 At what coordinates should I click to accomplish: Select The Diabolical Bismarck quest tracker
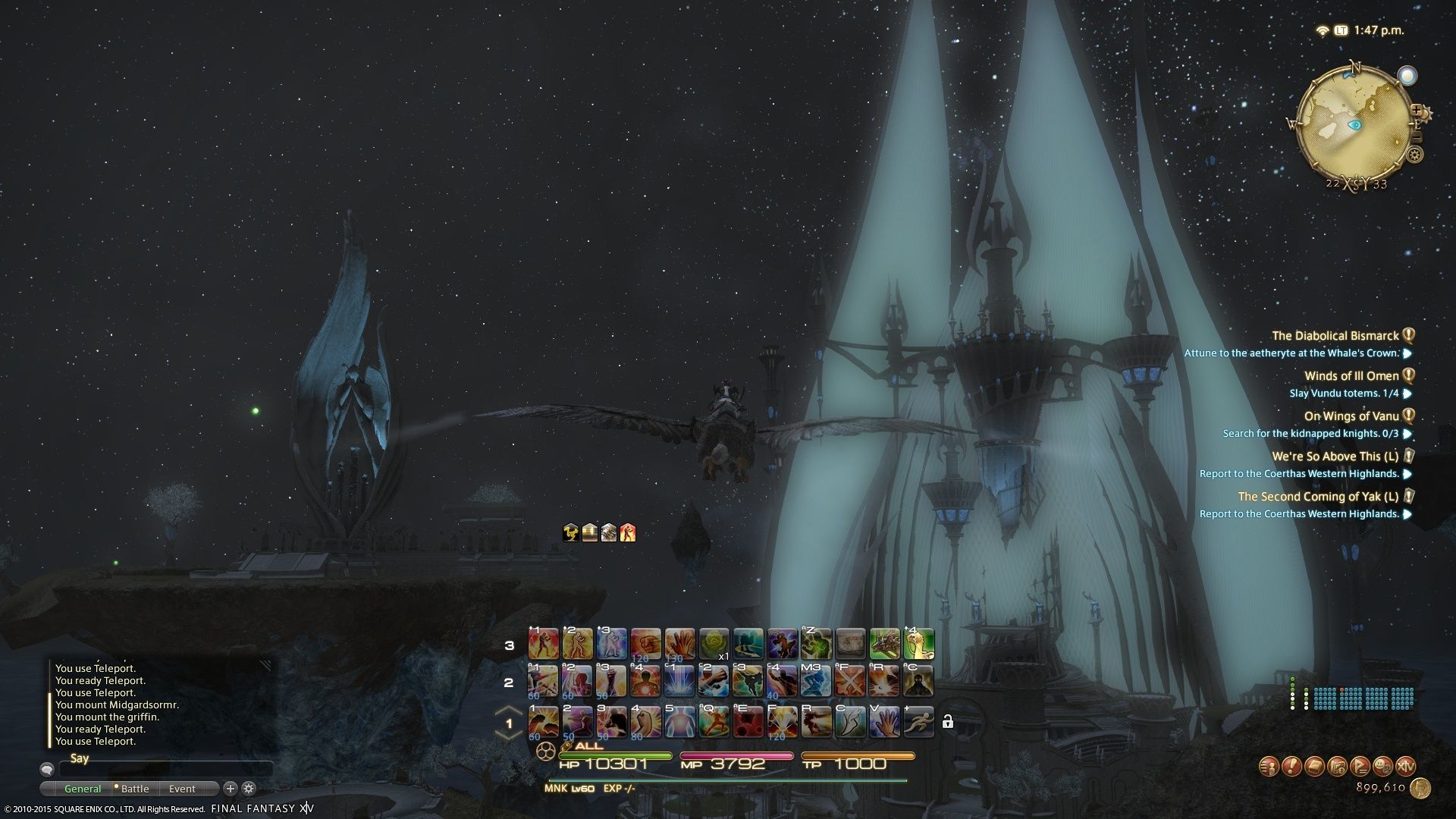[x=1335, y=336]
